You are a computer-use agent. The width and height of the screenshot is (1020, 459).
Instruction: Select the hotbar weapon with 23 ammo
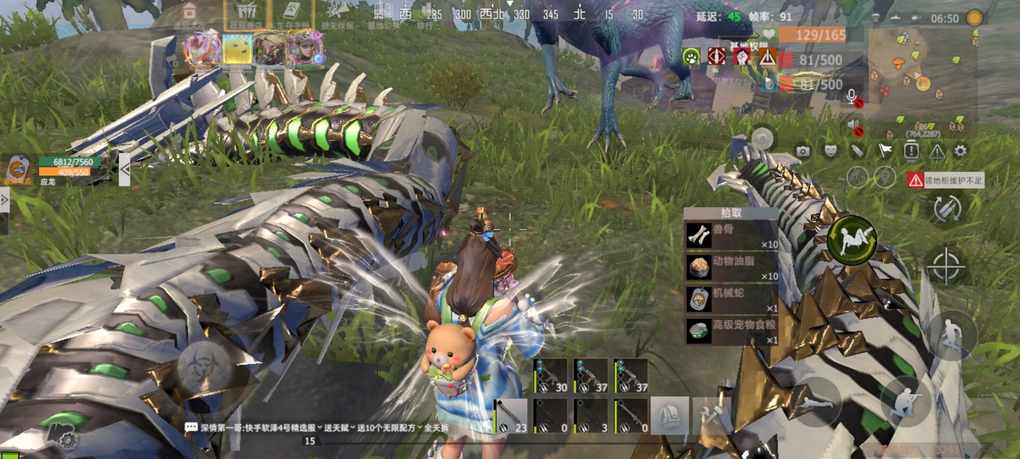pos(509,414)
